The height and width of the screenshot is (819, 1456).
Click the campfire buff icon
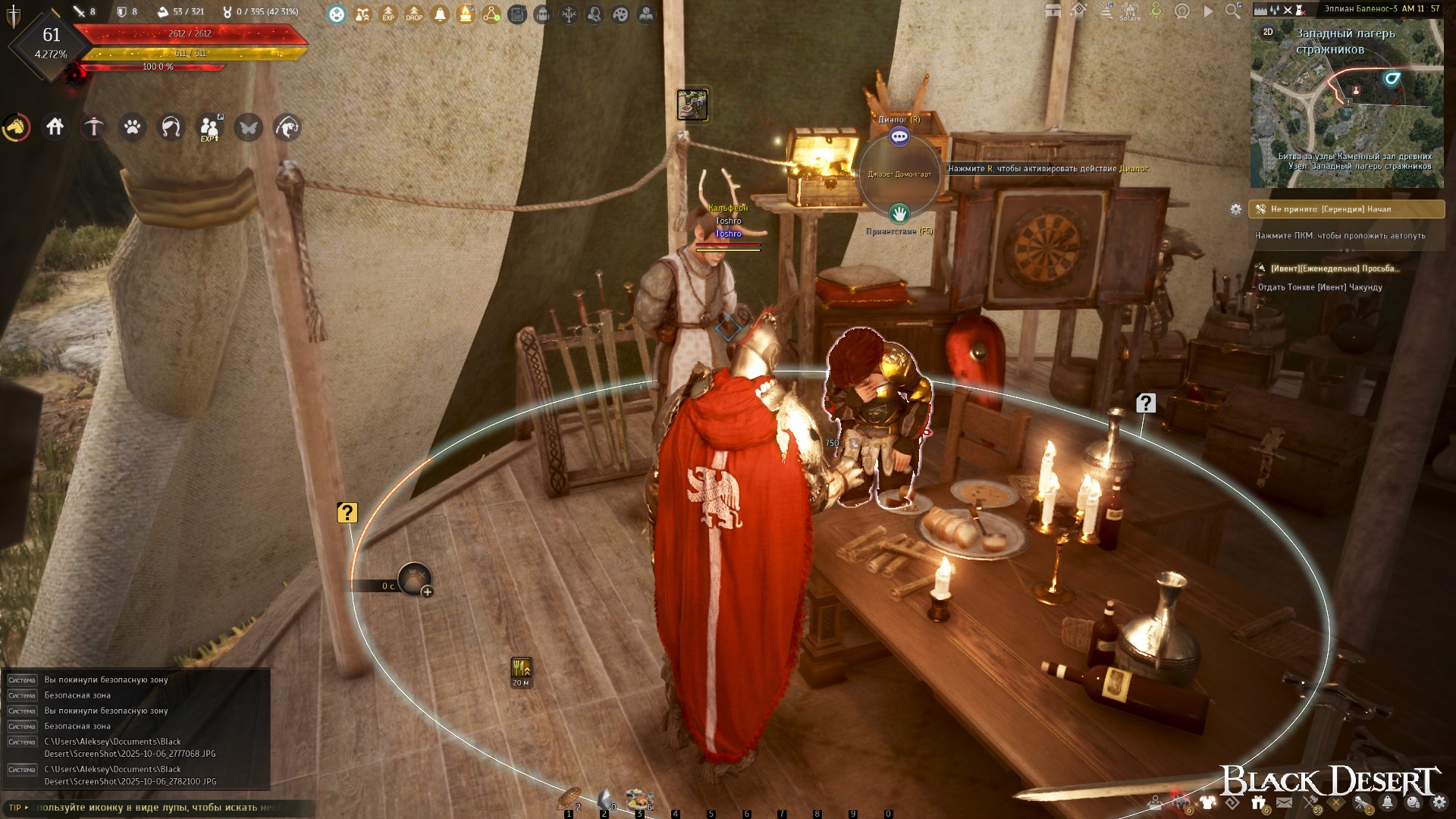466,14
